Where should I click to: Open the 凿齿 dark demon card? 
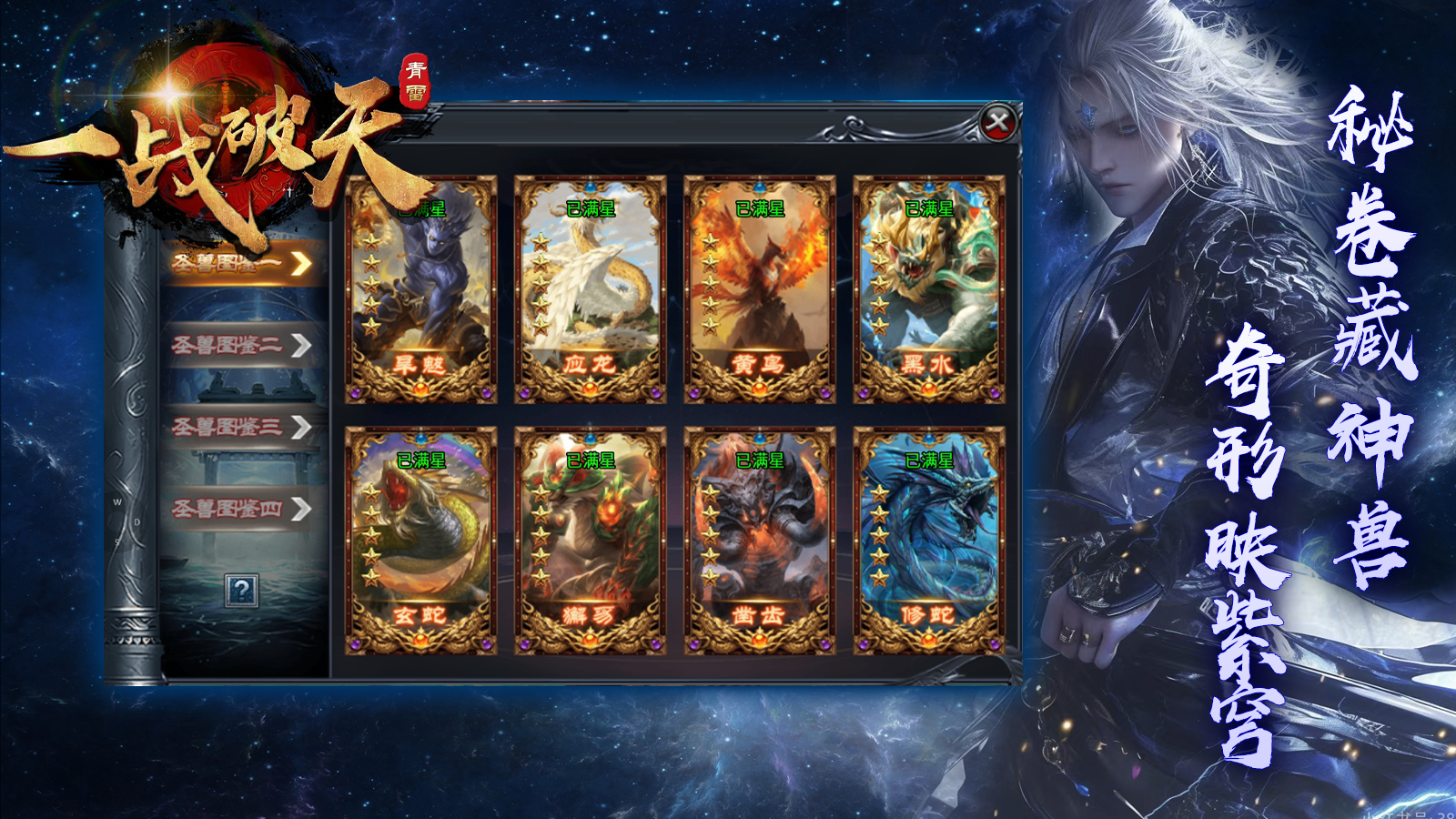click(x=759, y=541)
